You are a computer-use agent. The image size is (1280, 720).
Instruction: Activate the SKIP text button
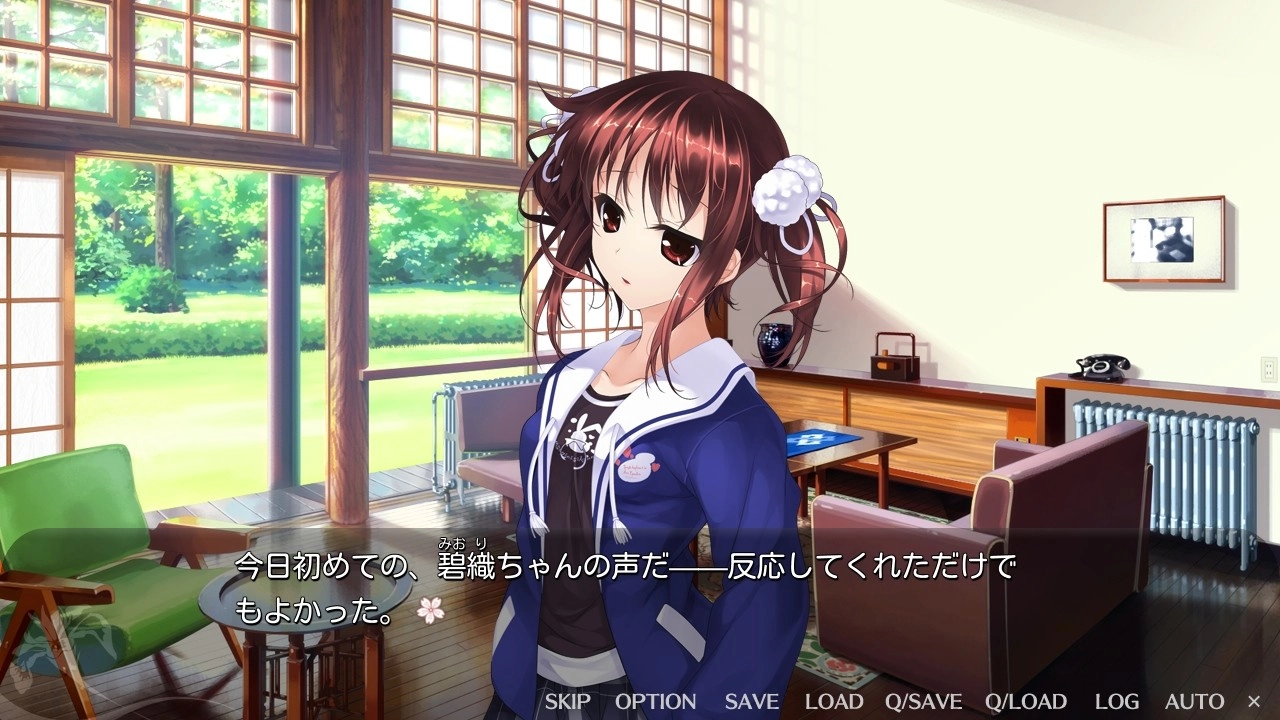567,701
